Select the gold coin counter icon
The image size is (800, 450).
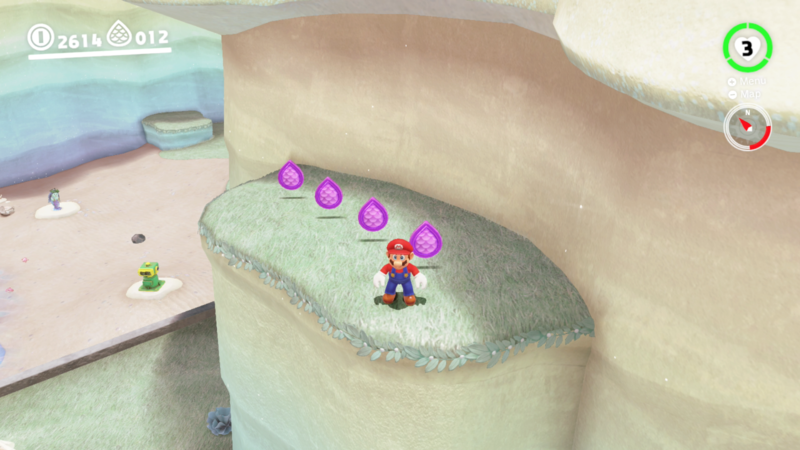point(41,39)
